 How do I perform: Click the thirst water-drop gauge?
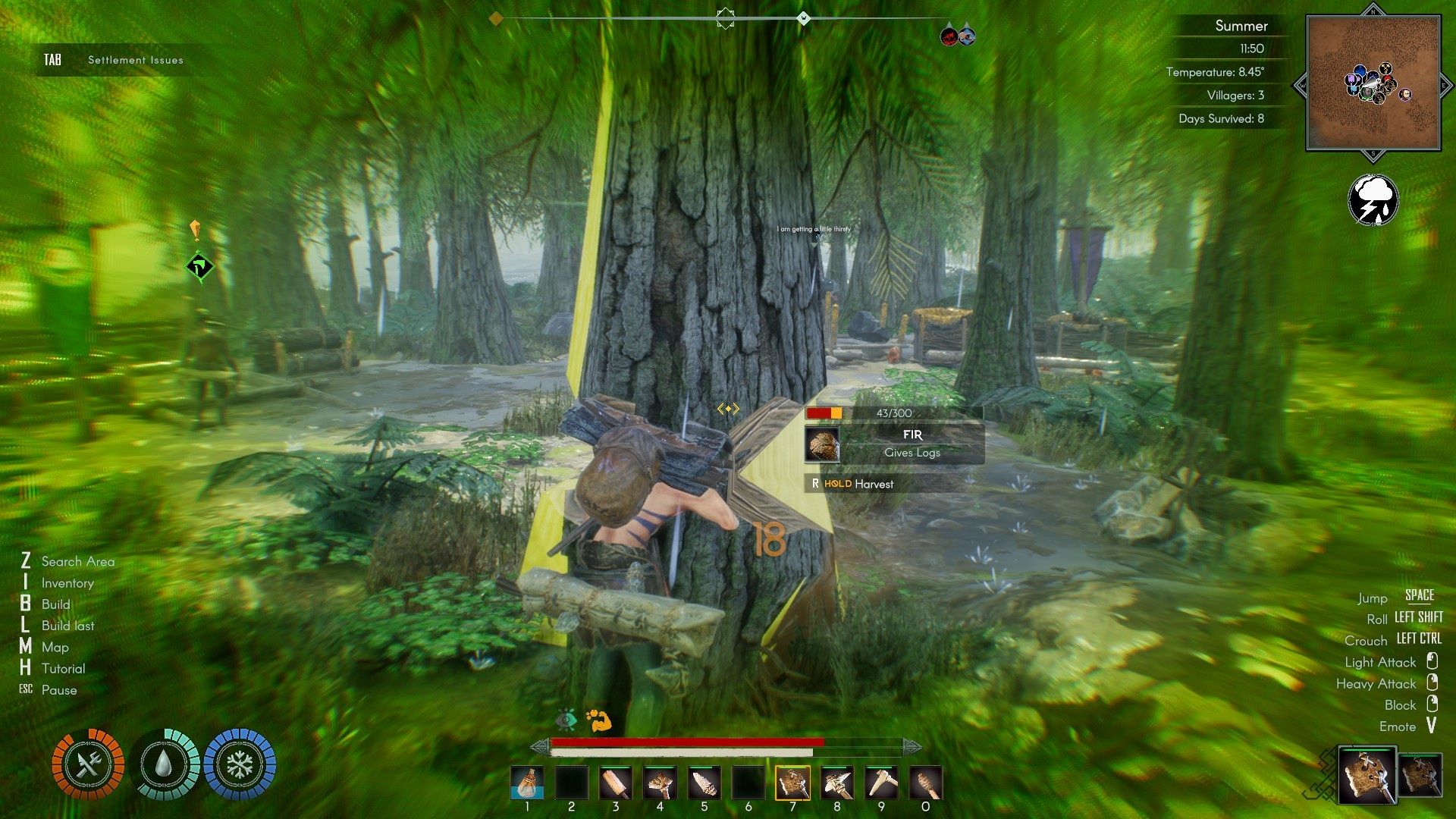pos(164,764)
